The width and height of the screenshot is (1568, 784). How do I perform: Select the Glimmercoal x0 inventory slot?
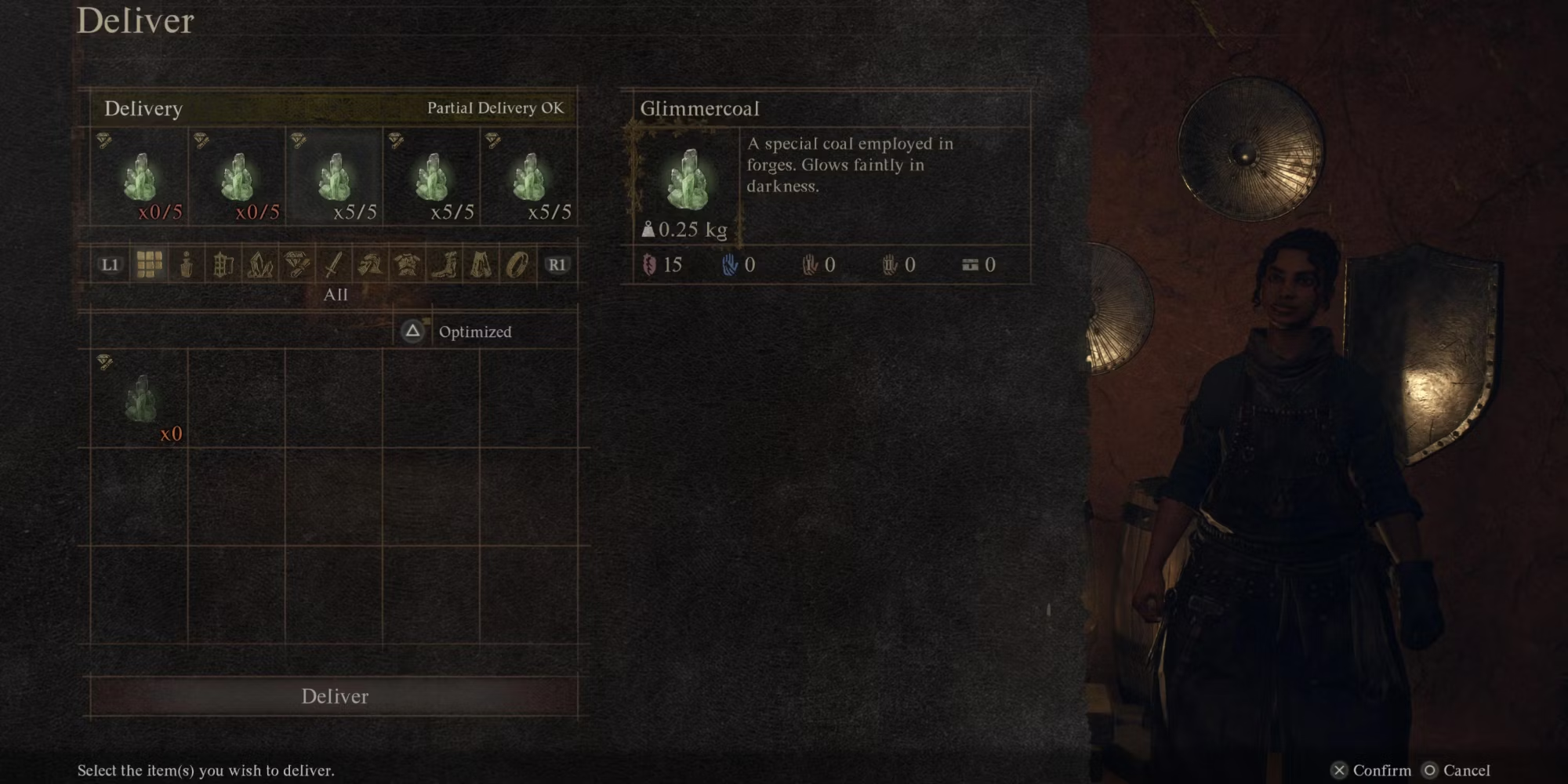click(x=140, y=399)
